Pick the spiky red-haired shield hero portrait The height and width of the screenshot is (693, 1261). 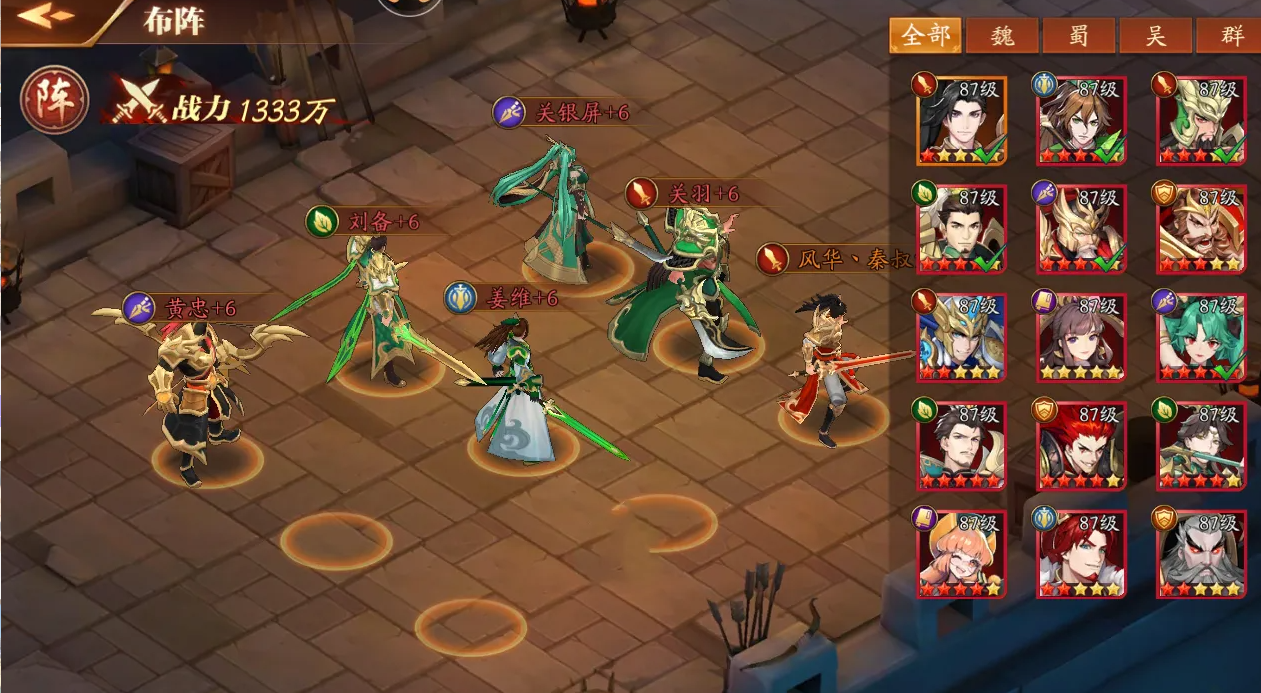(x=1081, y=445)
